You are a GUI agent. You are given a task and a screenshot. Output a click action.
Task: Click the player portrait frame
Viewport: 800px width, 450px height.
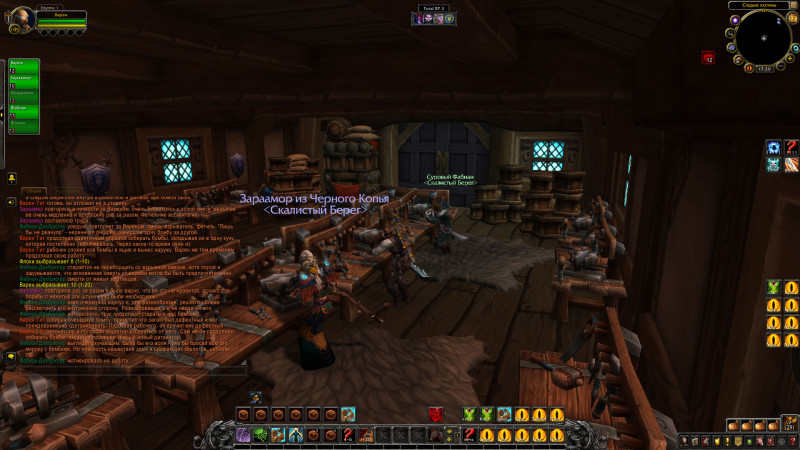tap(22, 17)
